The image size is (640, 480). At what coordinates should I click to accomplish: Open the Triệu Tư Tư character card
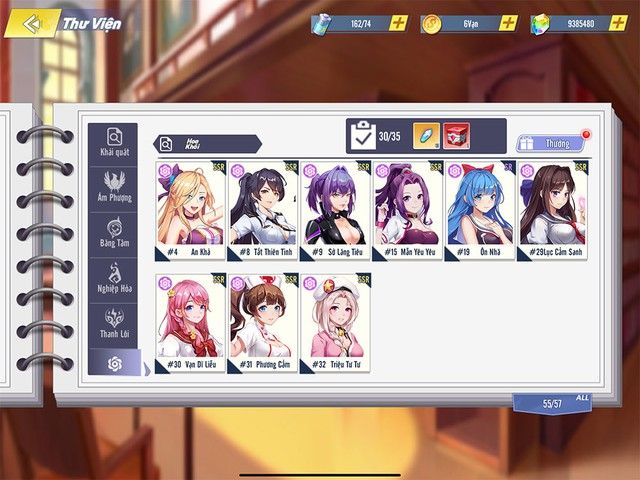coord(335,322)
